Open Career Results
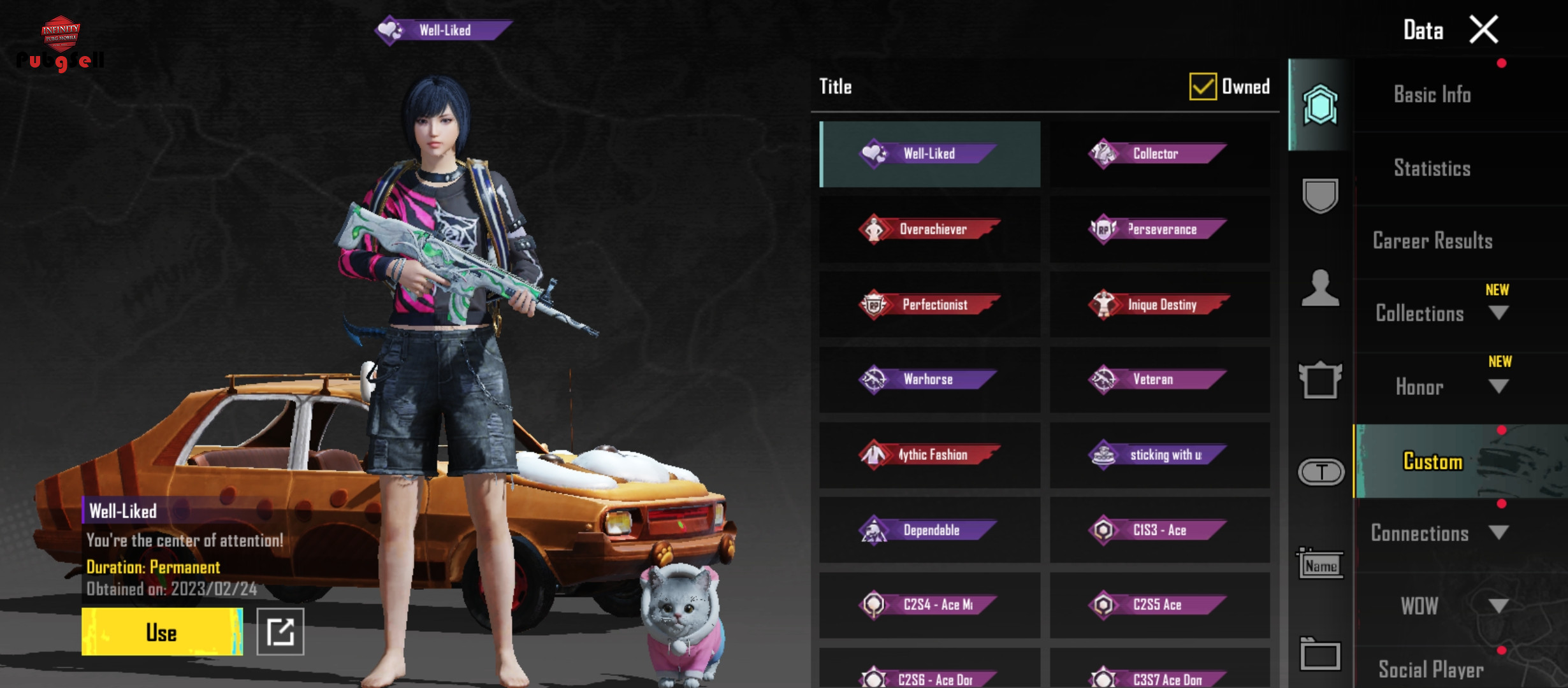Image resolution: width=1568 pixels, height=688 pixels. tap(1432, 241)
